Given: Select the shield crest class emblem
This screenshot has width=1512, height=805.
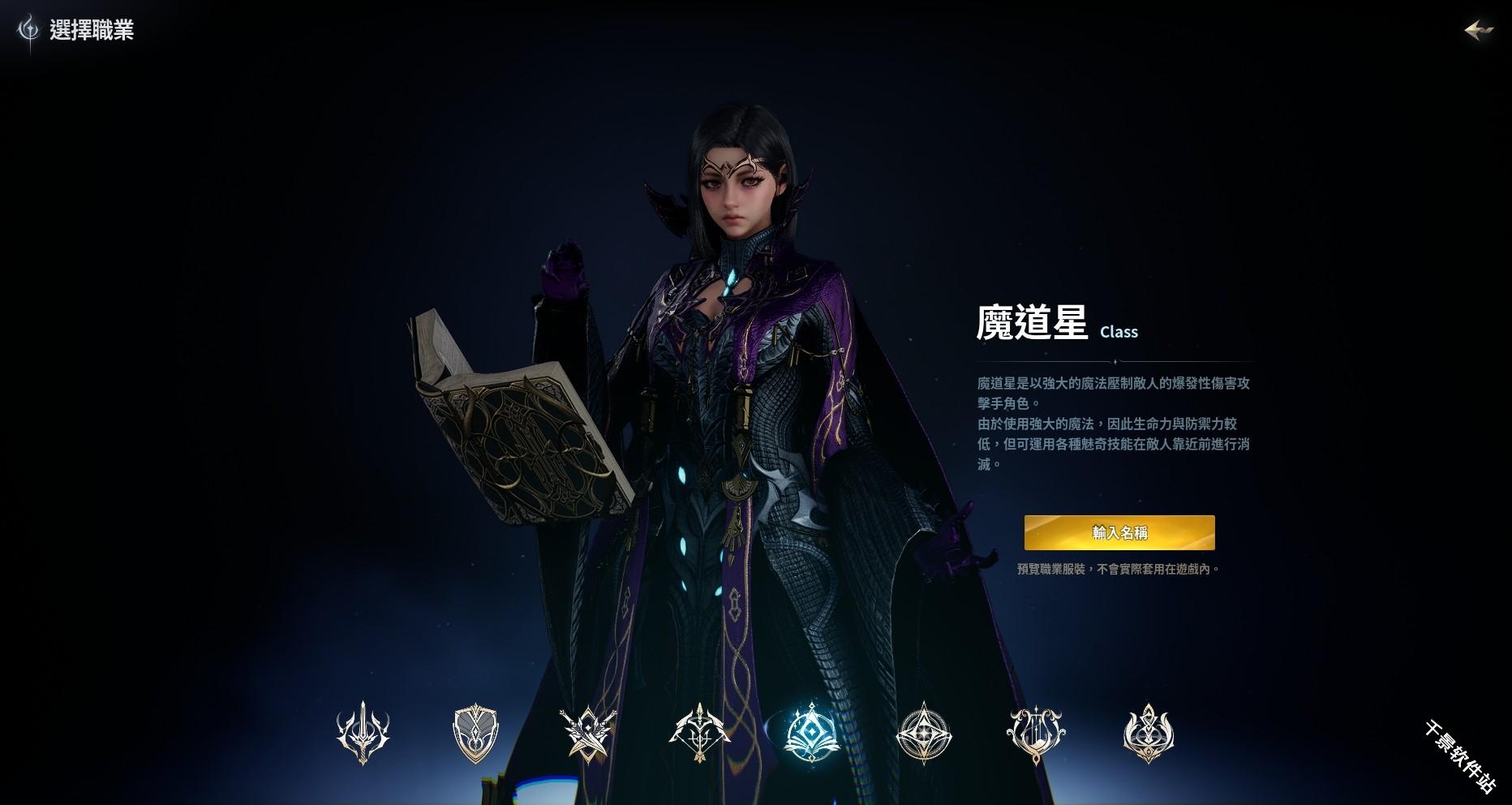Looking at the screenshot, I should (476, 734).
